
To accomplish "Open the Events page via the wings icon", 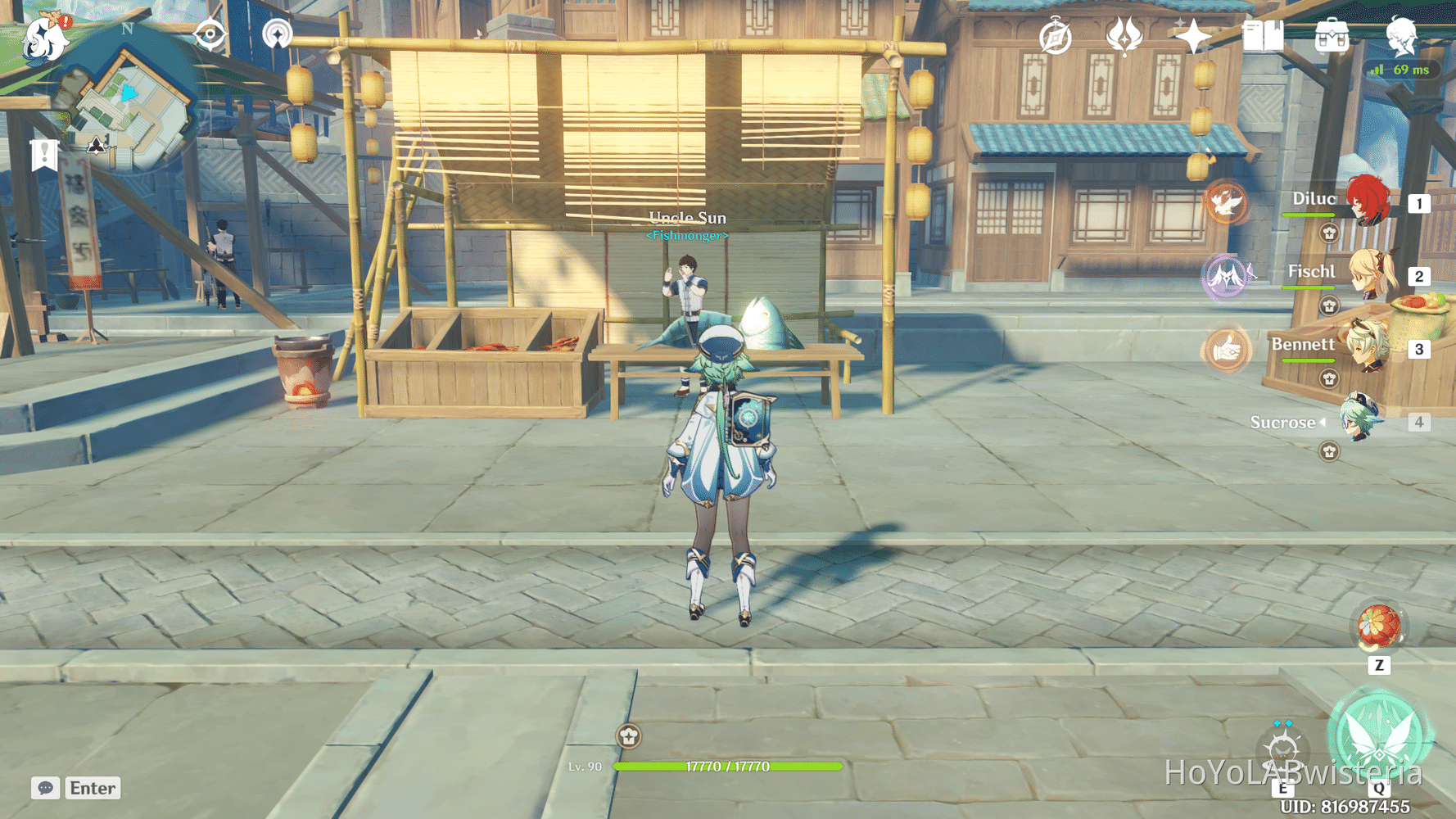I will (x=1125, y=34).
